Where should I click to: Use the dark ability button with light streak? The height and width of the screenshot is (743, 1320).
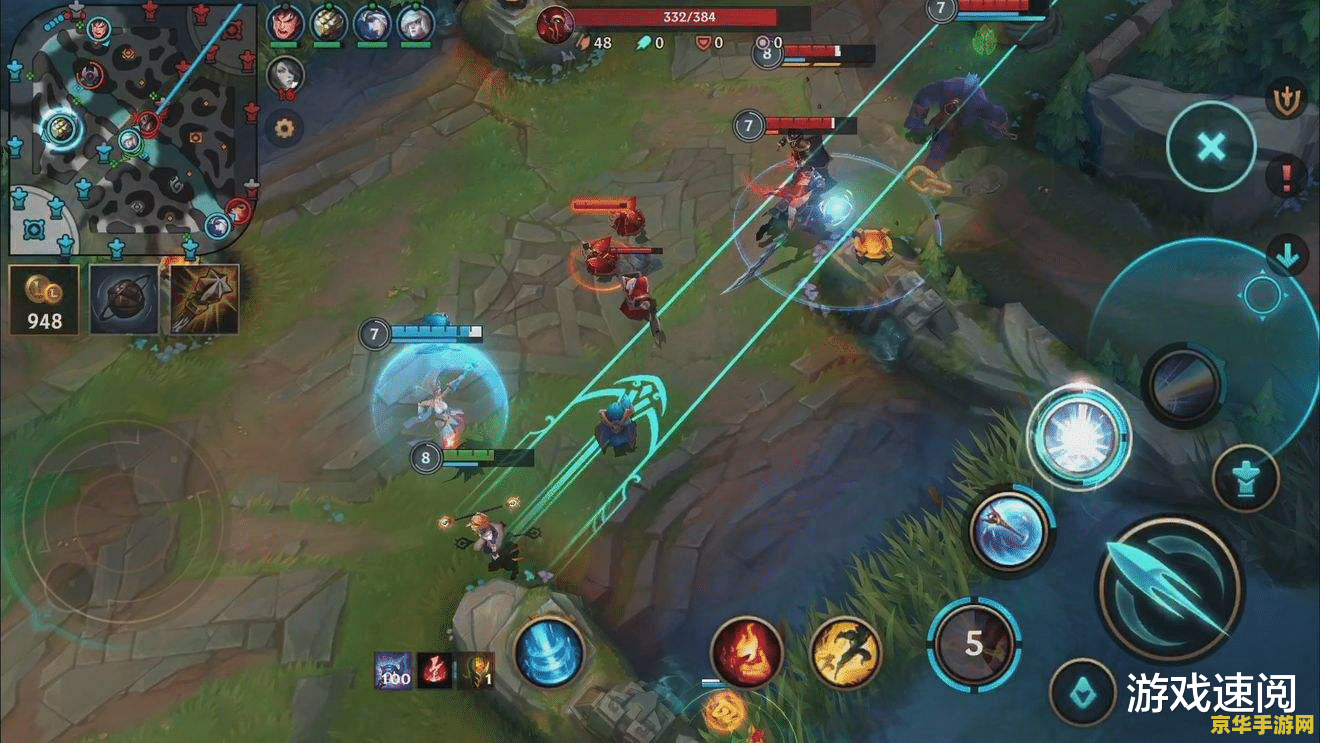tap(1185, 385)
